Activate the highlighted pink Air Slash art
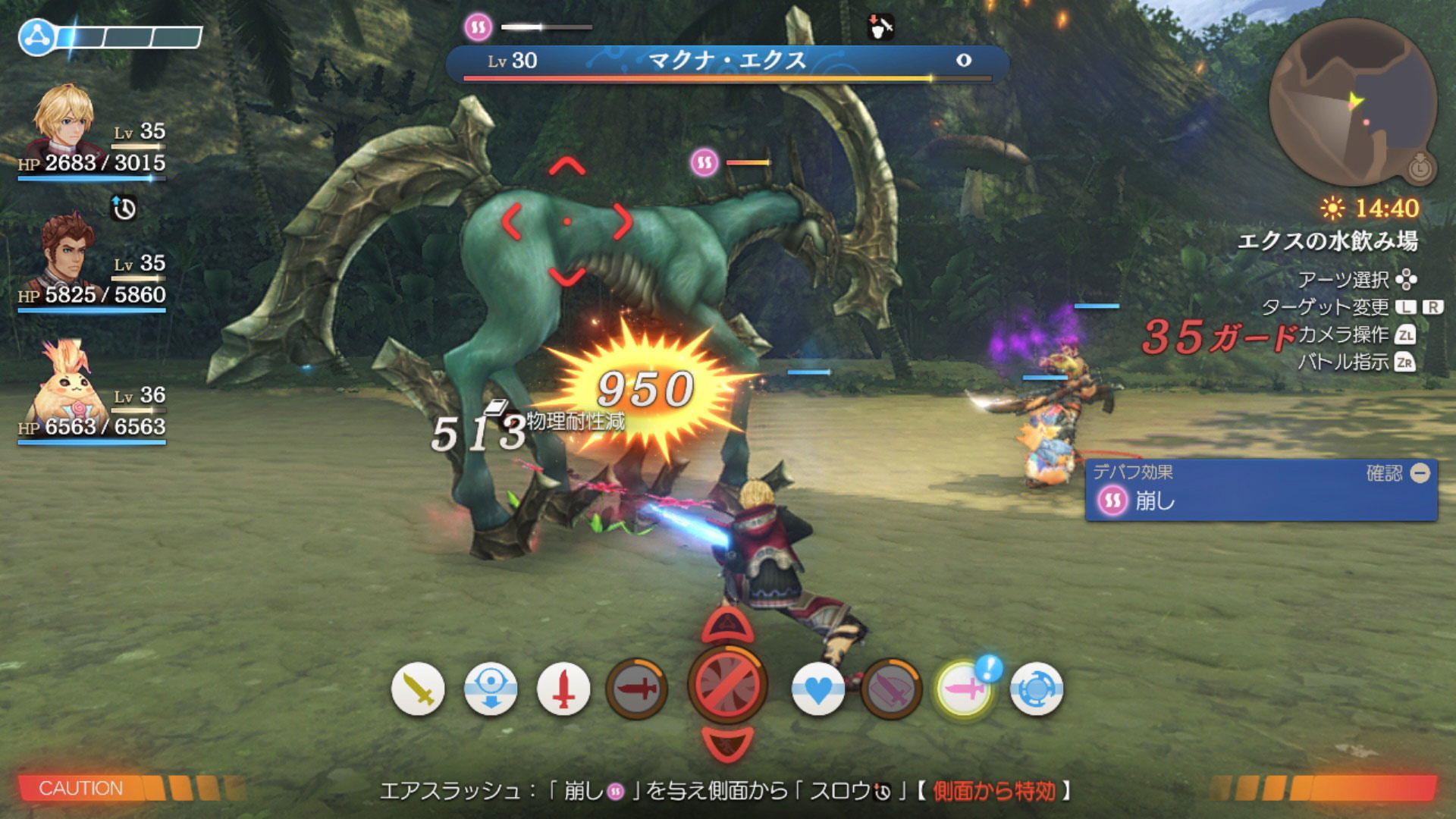This screenshot has width=1456, height=819. [964, 689]
